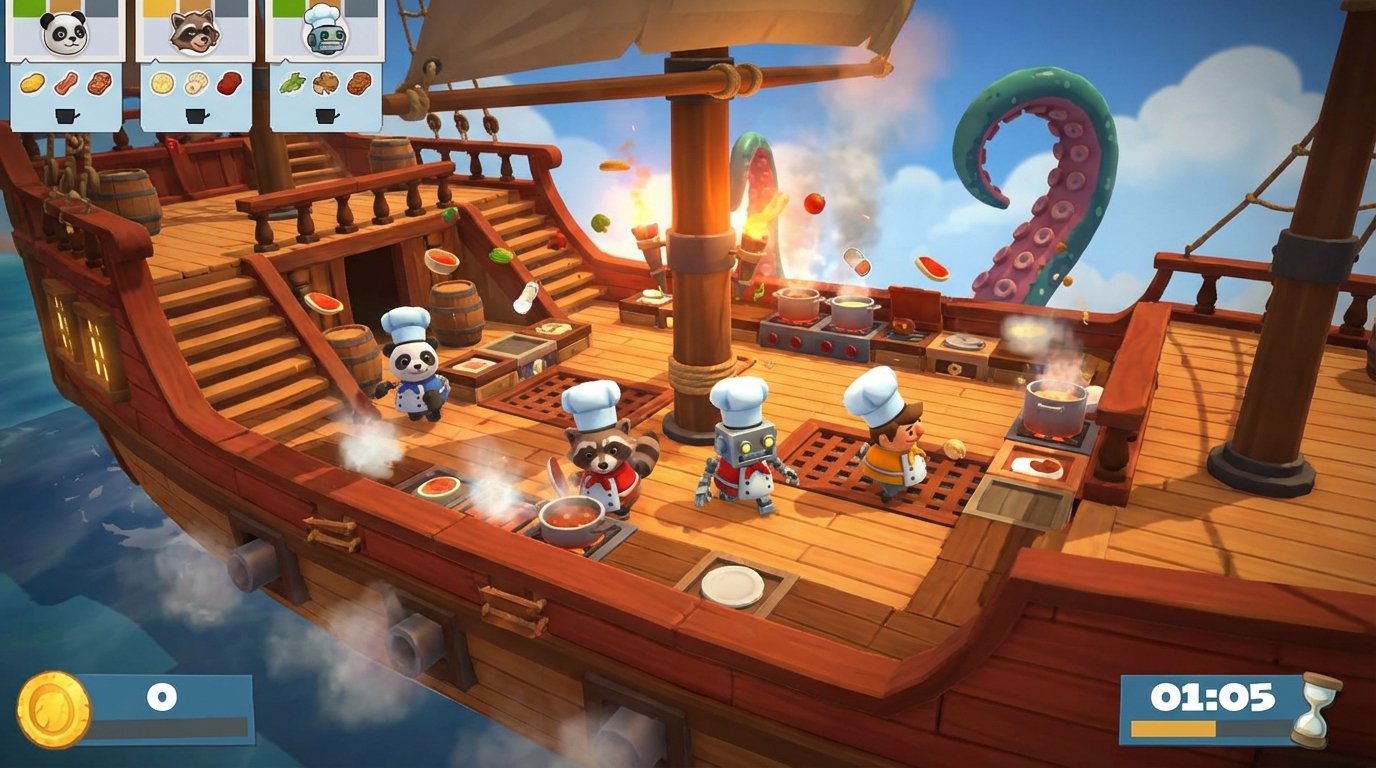1376x768 pixels.
Task: Select the robot chef avatar on third order
Action: [x=326, y=32]
